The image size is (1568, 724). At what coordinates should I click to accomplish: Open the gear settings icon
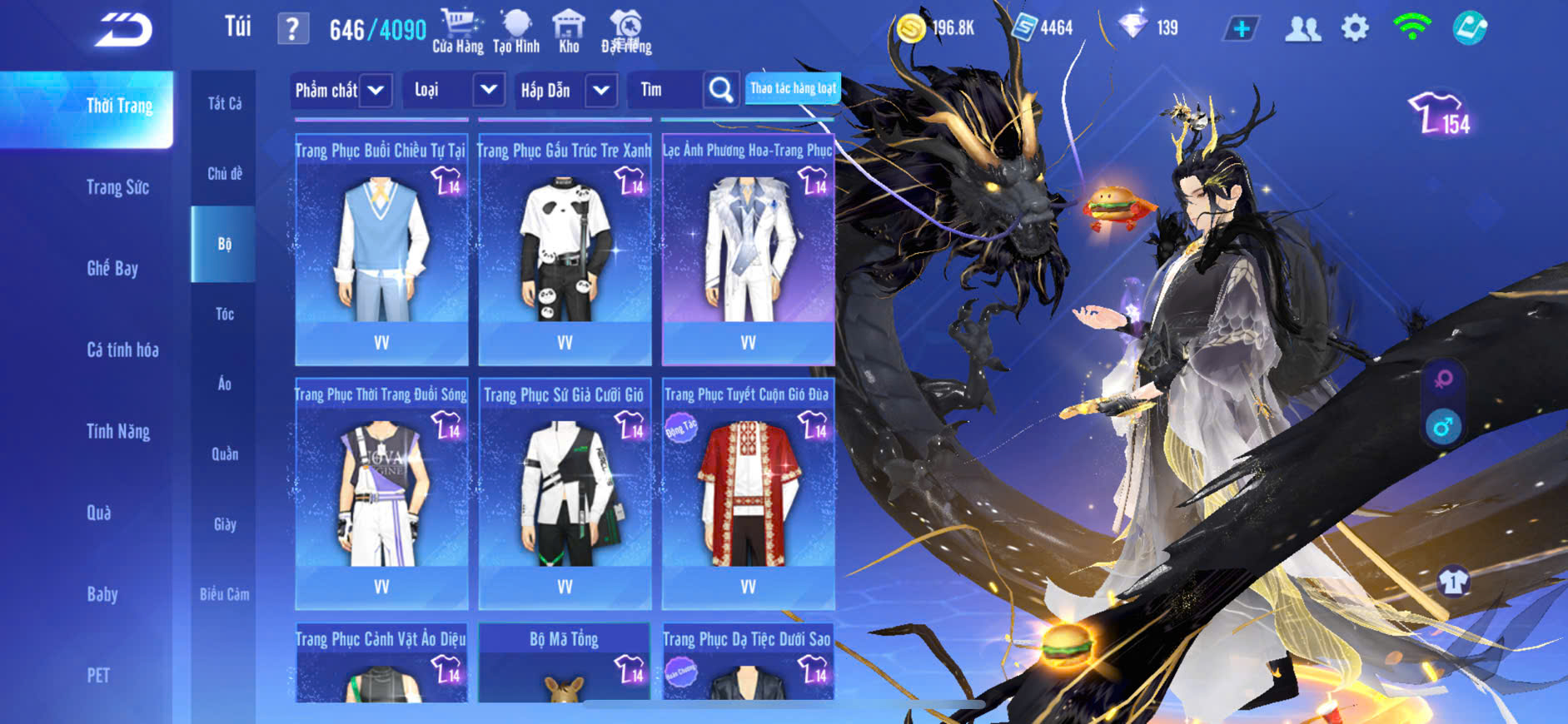pyautogui.click(x=1355, y=28)
